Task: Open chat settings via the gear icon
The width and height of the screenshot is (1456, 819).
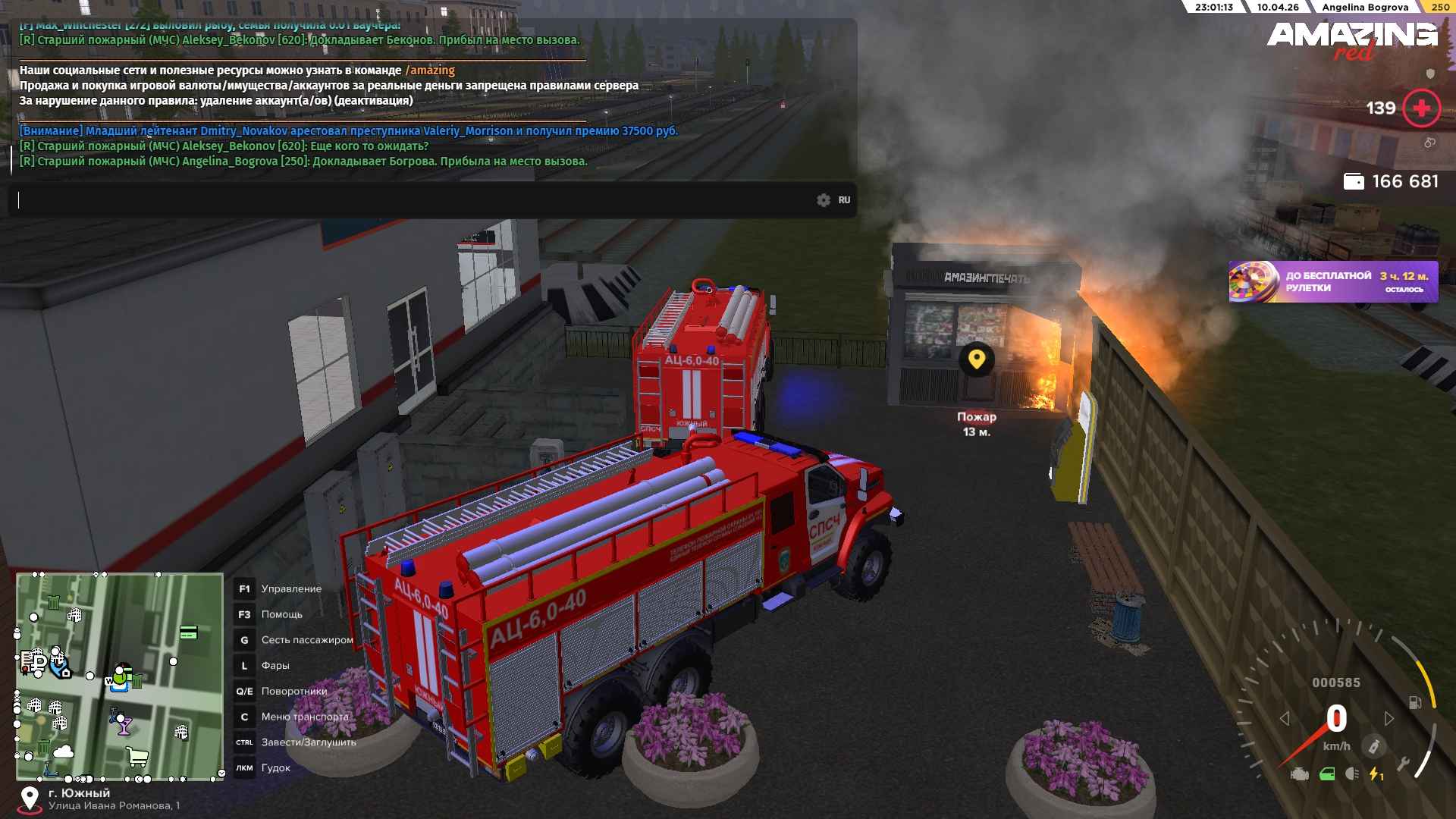Action: pos(824,200)
